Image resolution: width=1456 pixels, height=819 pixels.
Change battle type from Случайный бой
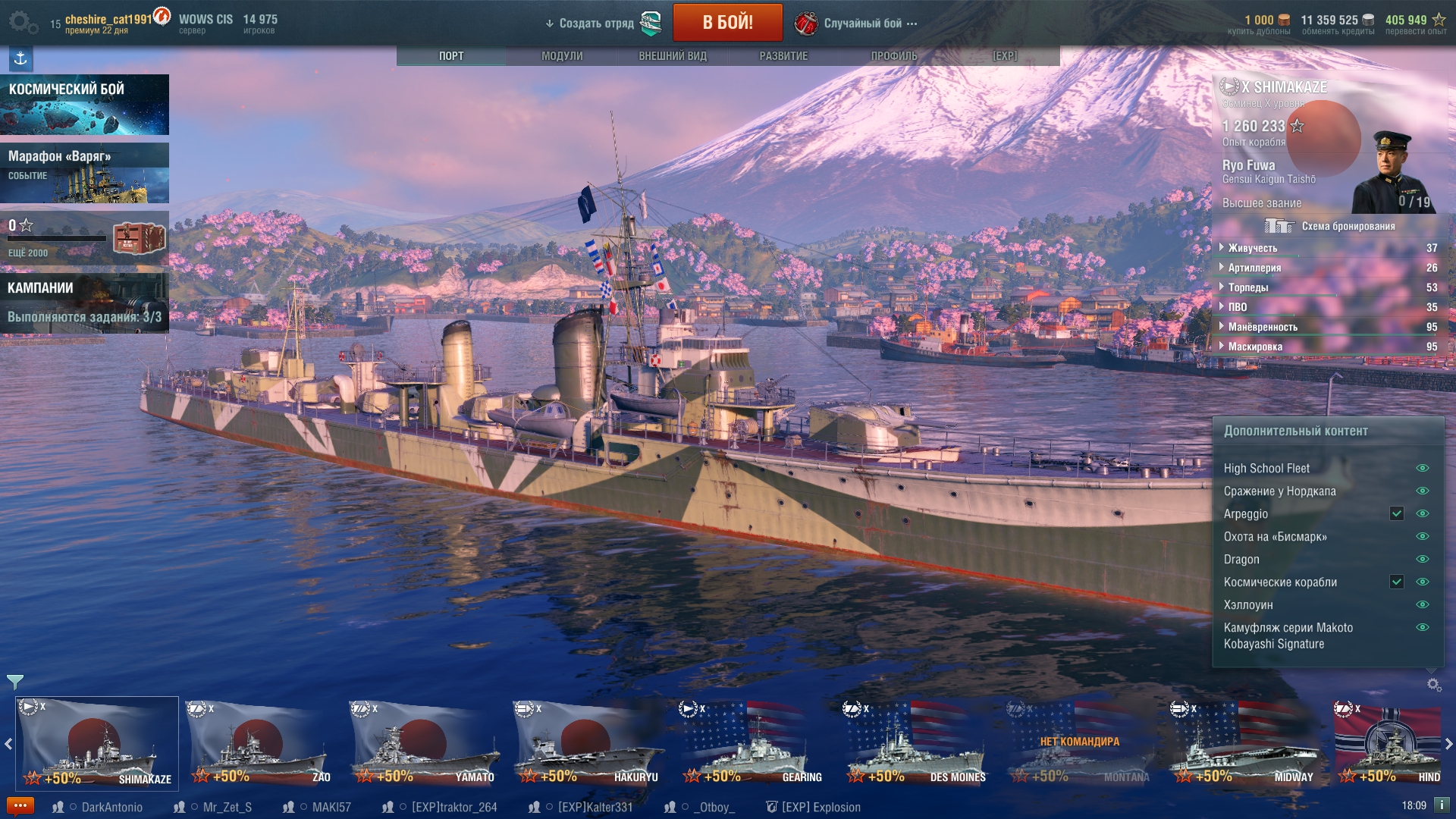862,24
